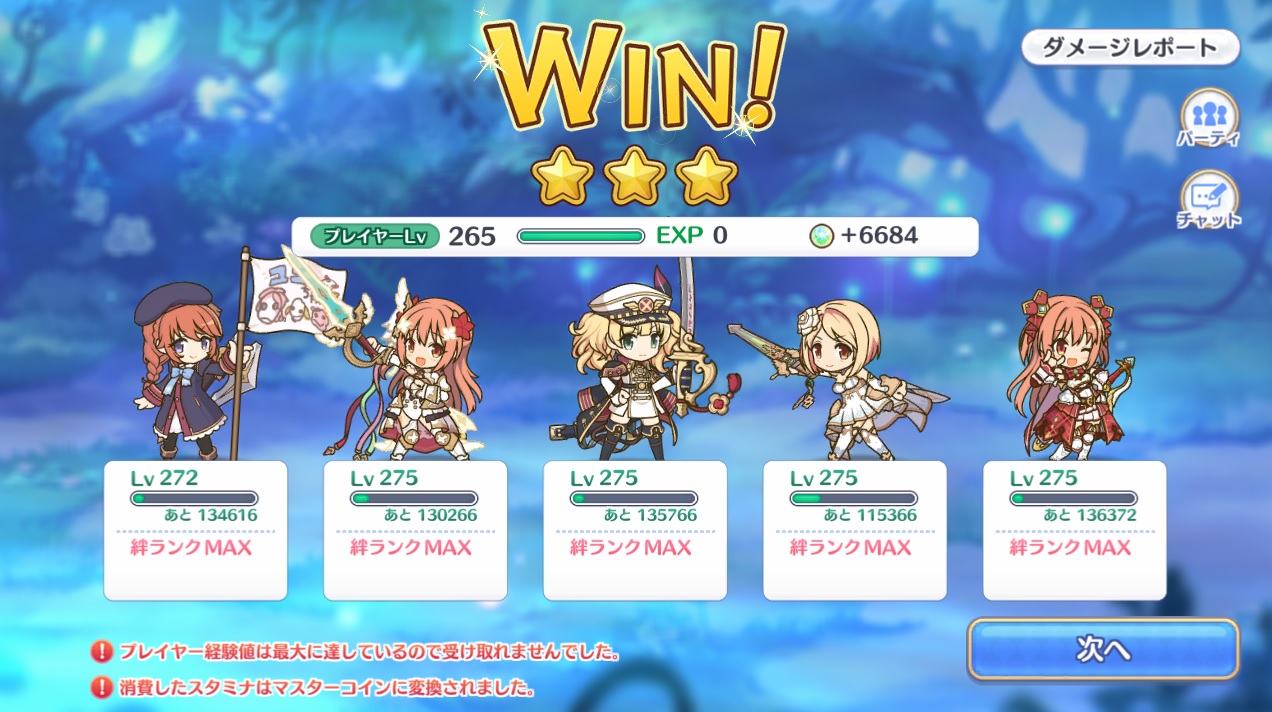Open the パーティ party icon
Screen dimensions: 1272x712
coord(1208,117)
